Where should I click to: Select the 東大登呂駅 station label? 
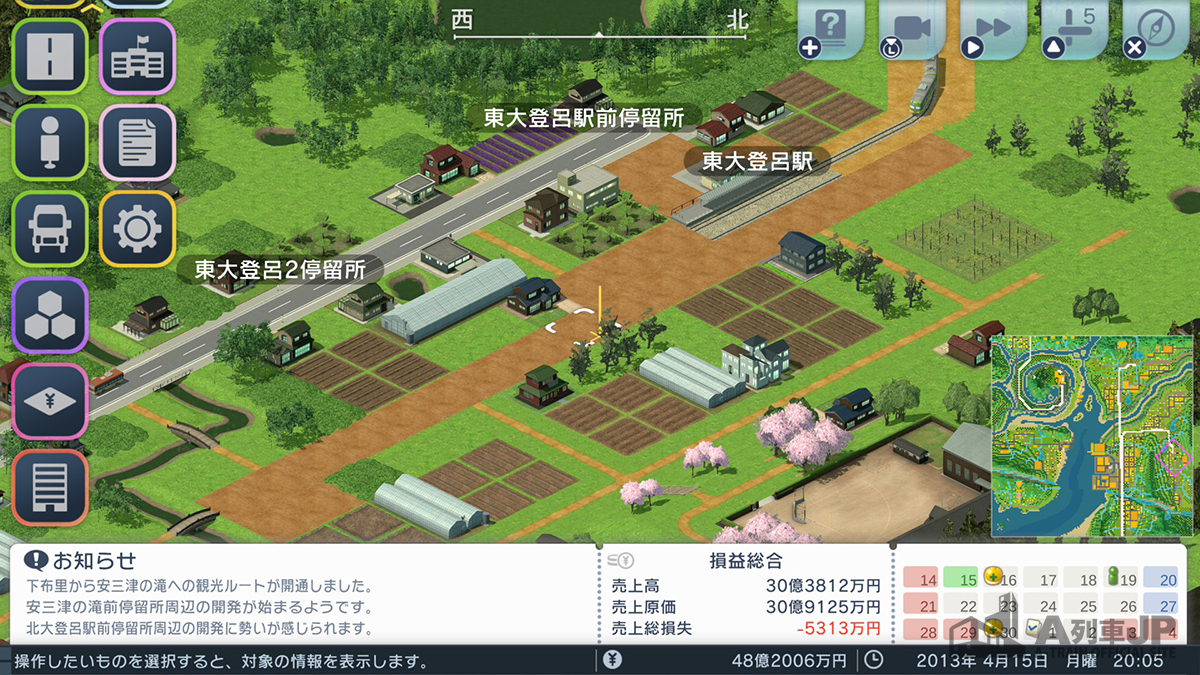point(757,160)
